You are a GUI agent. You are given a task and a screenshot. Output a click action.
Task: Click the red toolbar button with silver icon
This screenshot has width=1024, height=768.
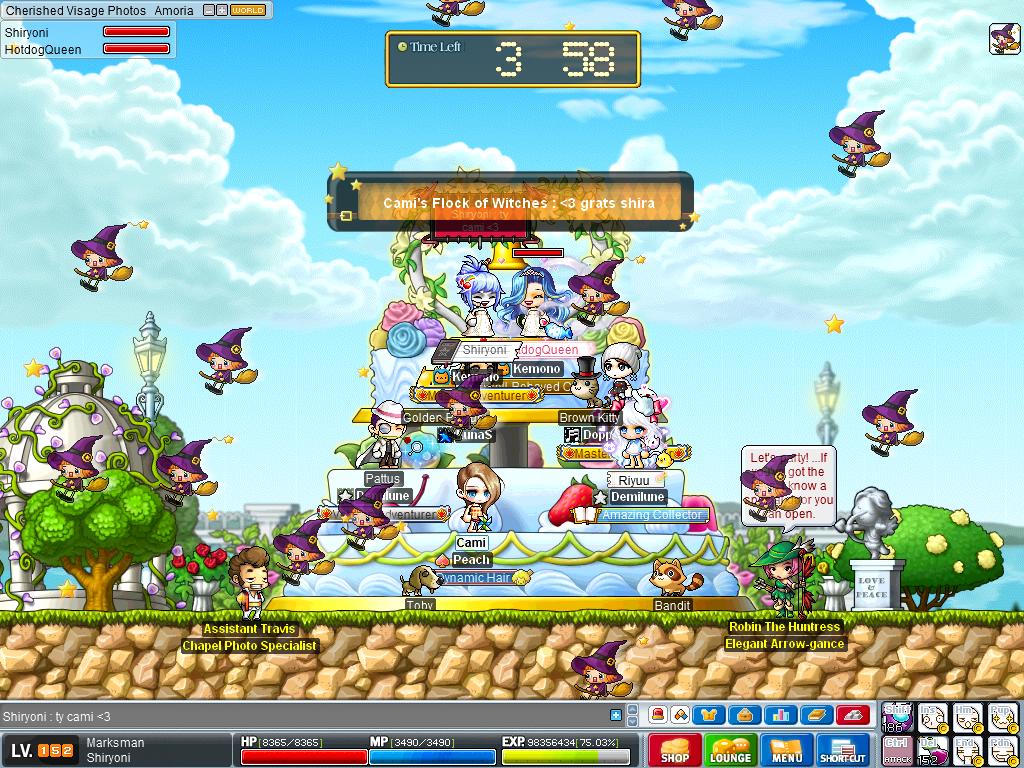point(852,715)
